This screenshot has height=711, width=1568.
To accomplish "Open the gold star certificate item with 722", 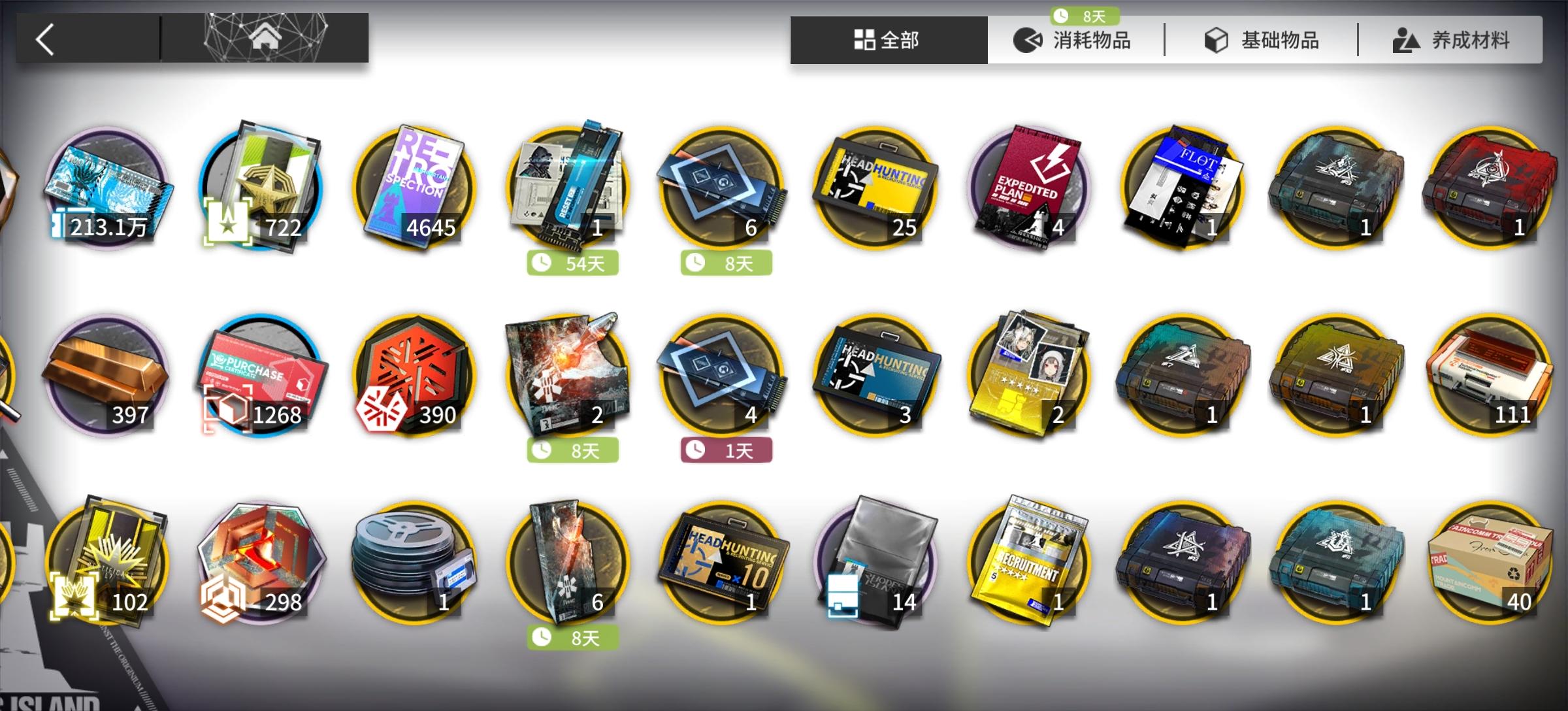I will tap(261, 190).
